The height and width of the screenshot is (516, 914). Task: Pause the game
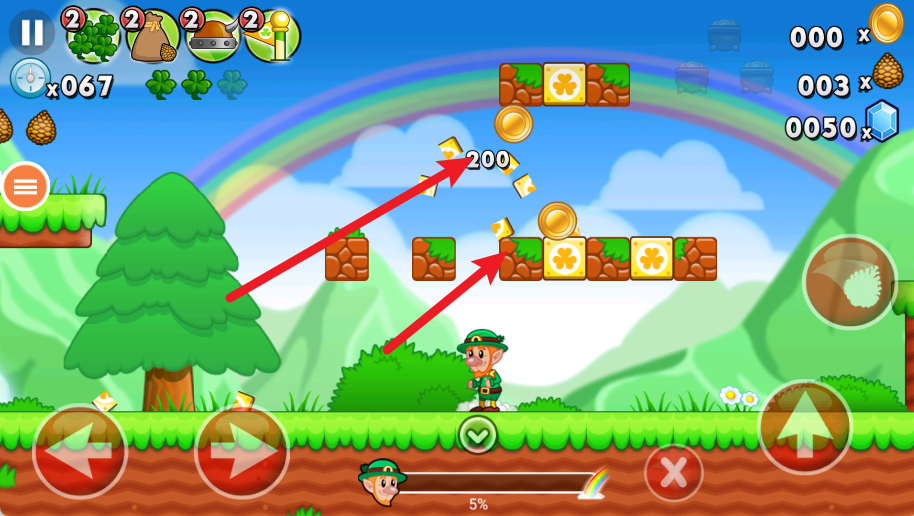coord(32,33)
